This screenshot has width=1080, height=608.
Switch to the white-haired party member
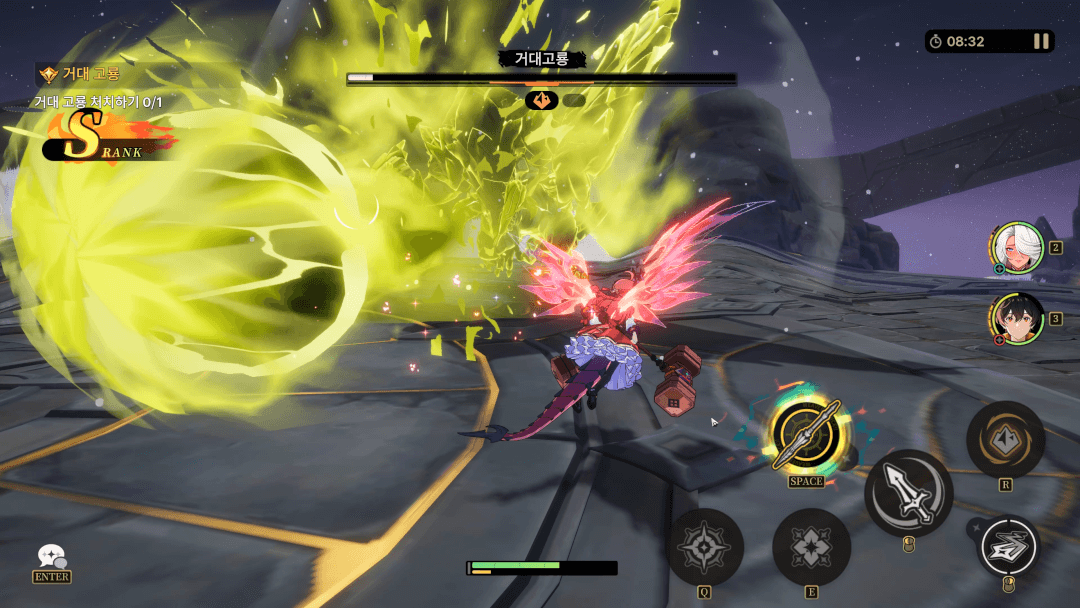pyautogui.click(x=1017, y=247)
